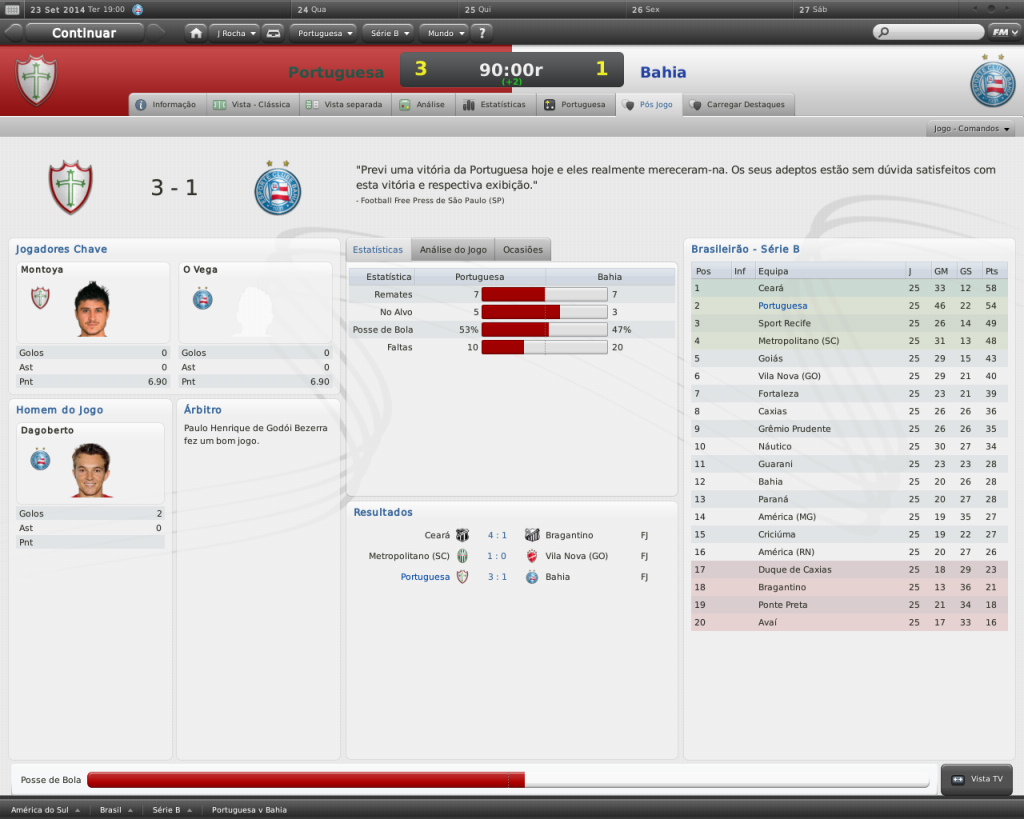
Task: Open the Vista separada tab
Action: pyautogui.click(x=345, y=104)
